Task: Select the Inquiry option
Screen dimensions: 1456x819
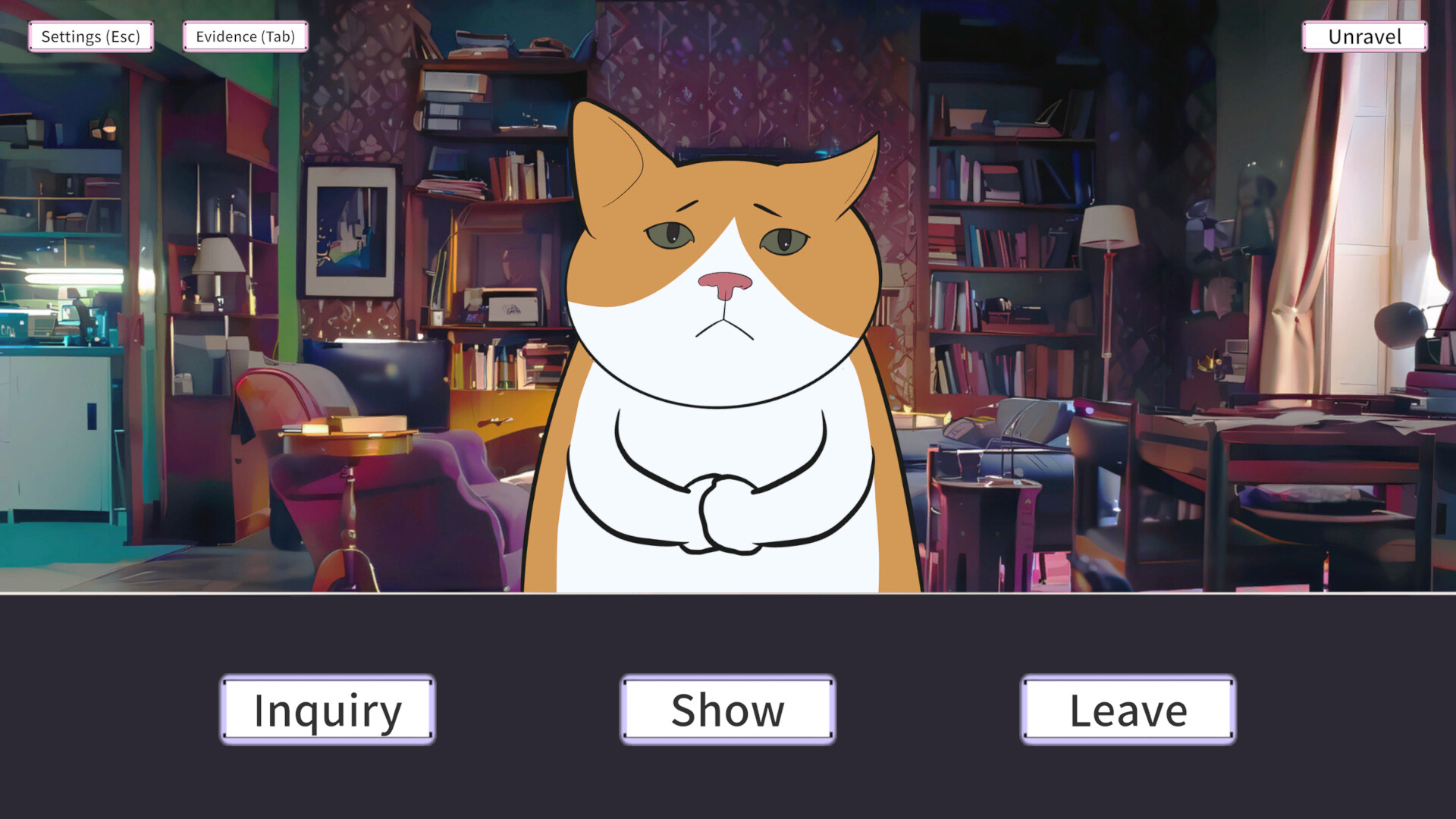Action: 327,710
